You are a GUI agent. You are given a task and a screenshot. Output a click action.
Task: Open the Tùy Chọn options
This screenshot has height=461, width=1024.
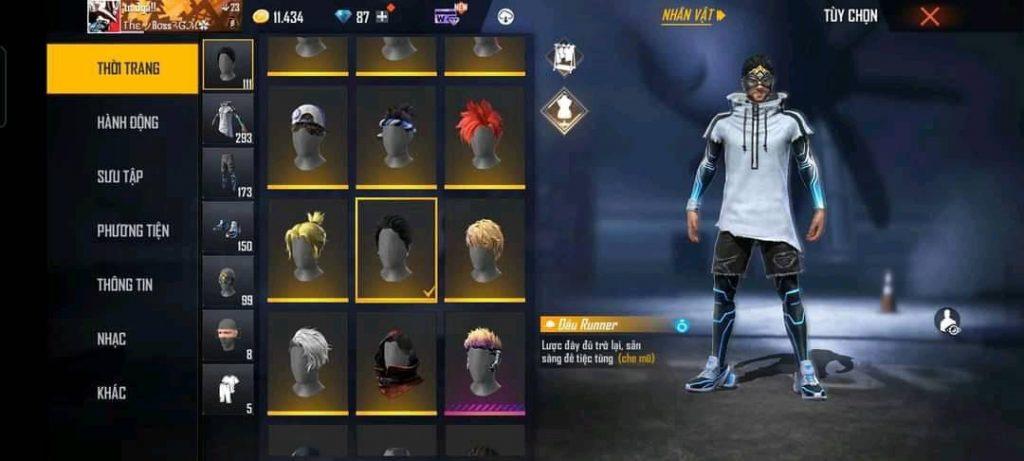pos(850,16)
